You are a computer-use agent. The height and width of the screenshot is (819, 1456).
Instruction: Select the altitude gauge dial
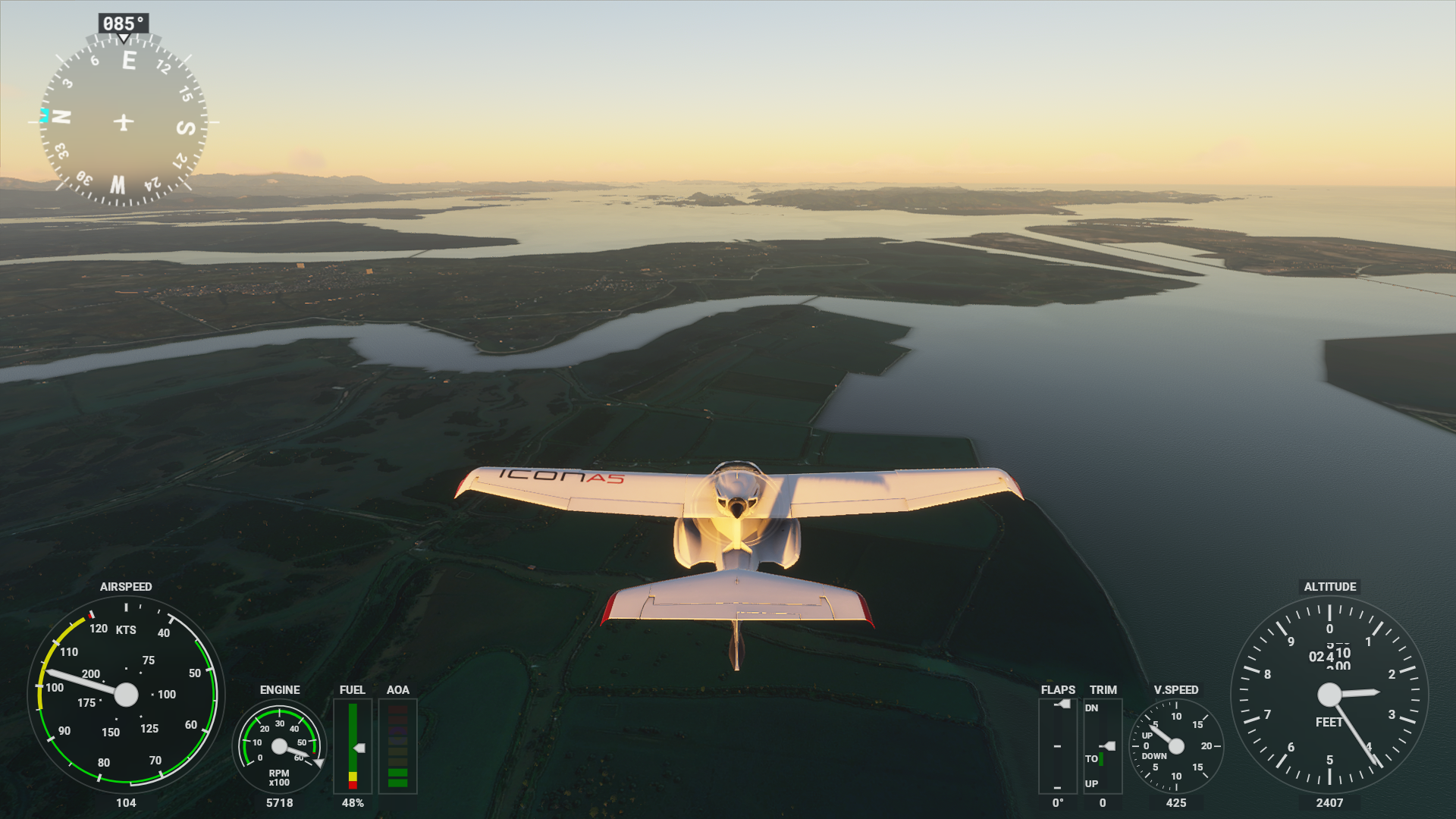click(1329, 694)
